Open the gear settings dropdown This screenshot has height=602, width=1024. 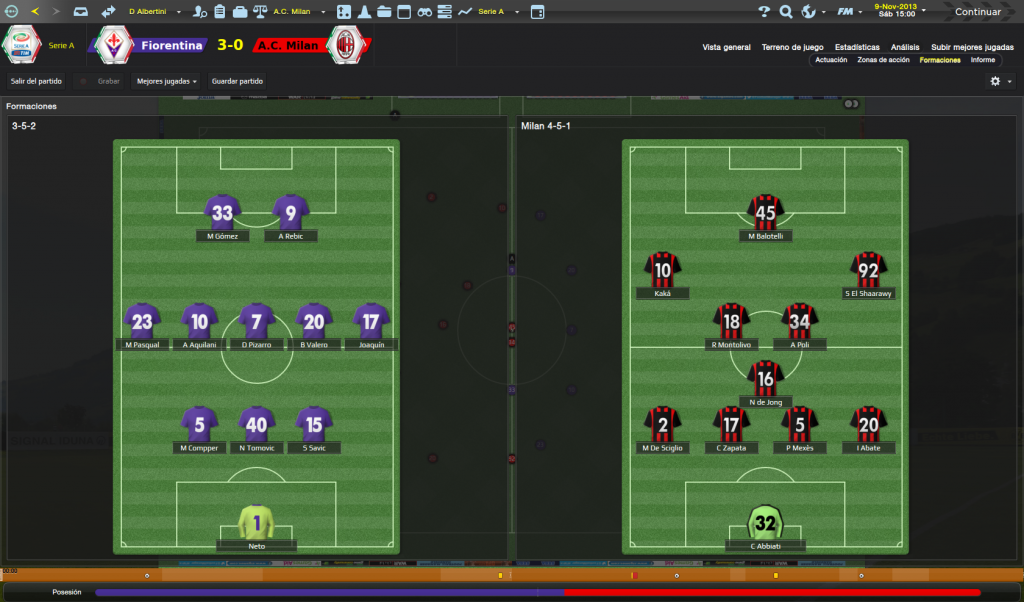1000,81
